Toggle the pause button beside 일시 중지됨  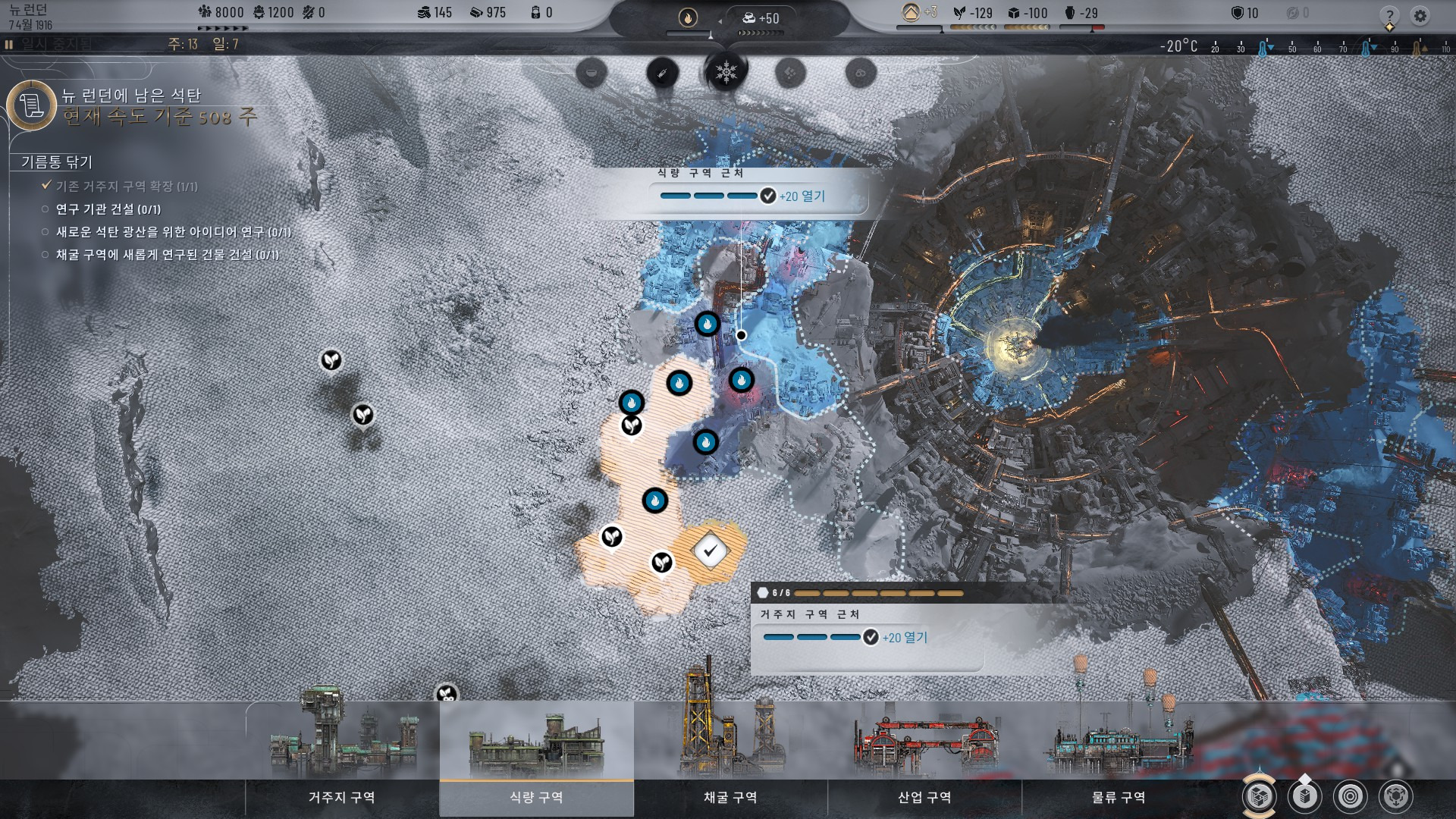9,45
